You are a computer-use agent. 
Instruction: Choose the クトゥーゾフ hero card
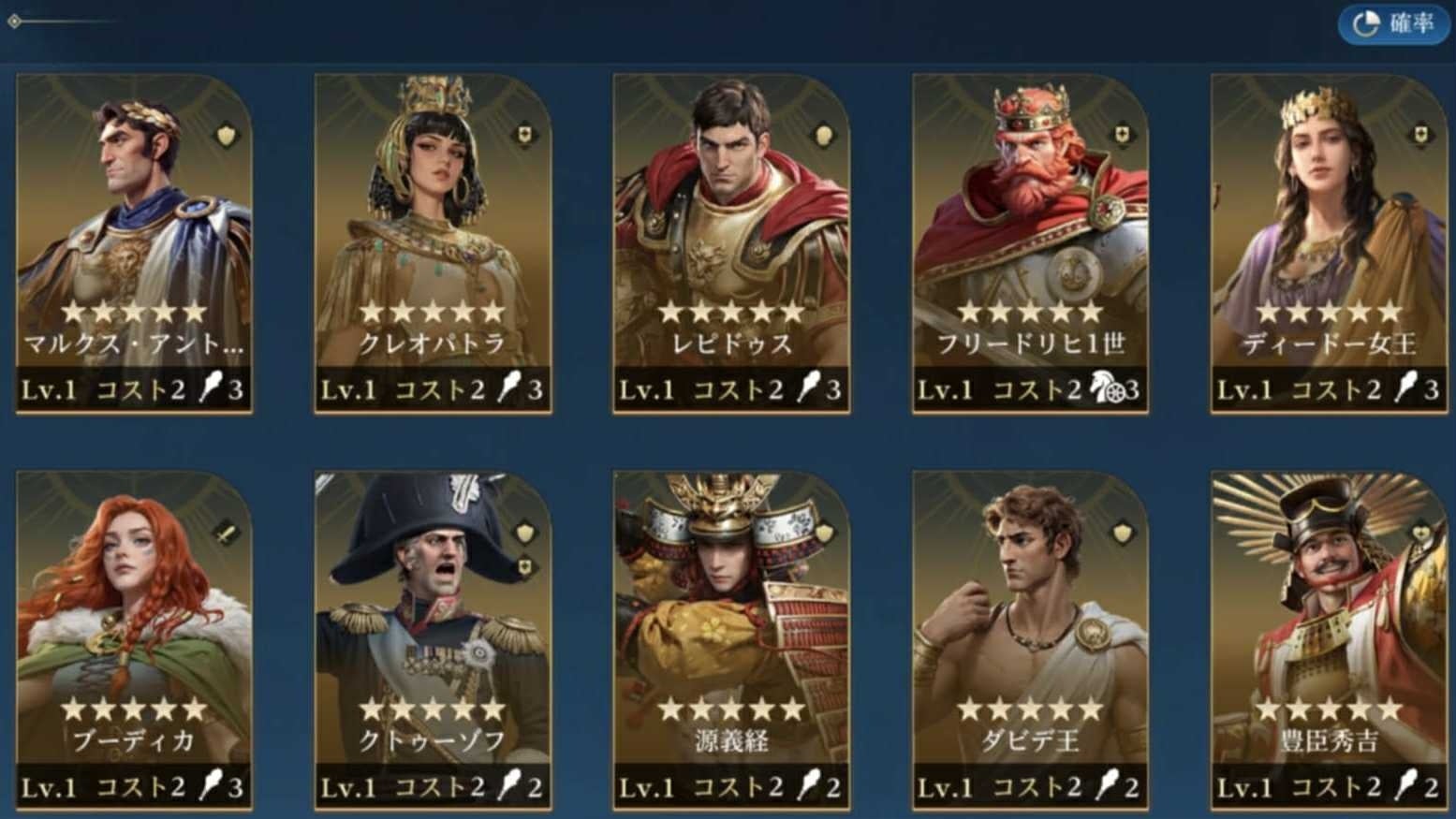pyautogui.click(x=433, y=640)
